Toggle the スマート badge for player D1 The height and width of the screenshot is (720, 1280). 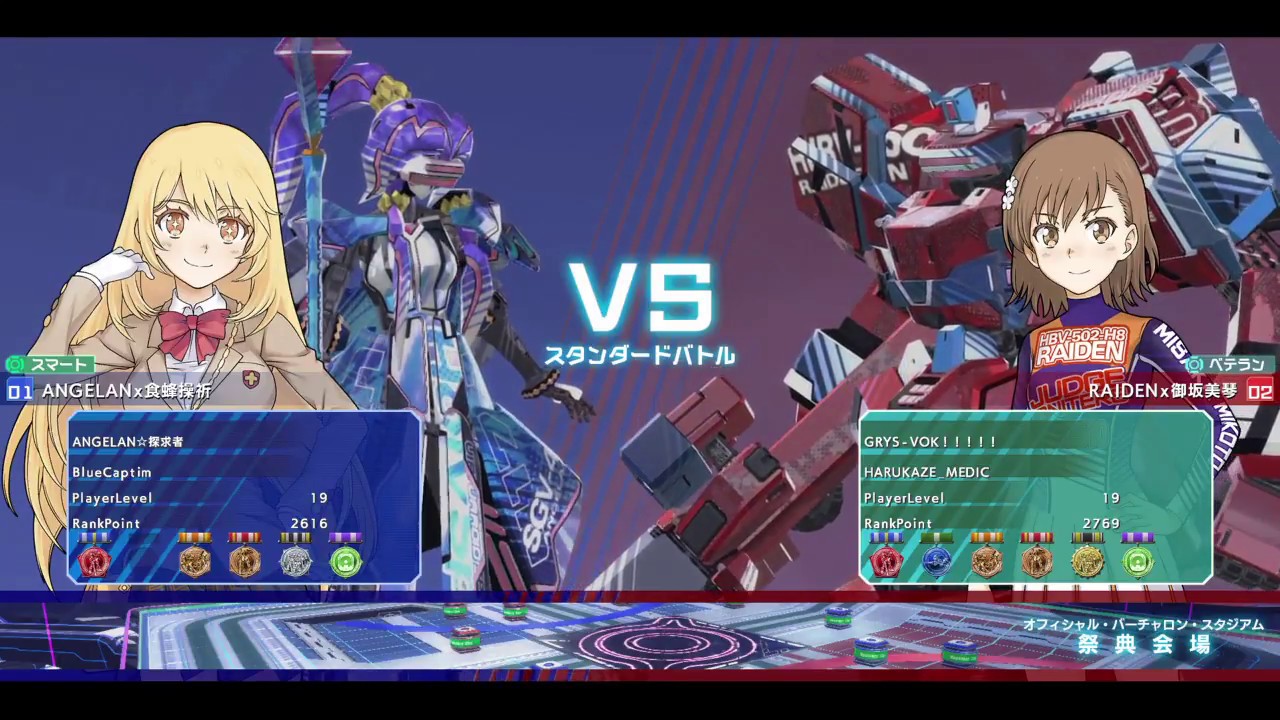pos(48,364)
